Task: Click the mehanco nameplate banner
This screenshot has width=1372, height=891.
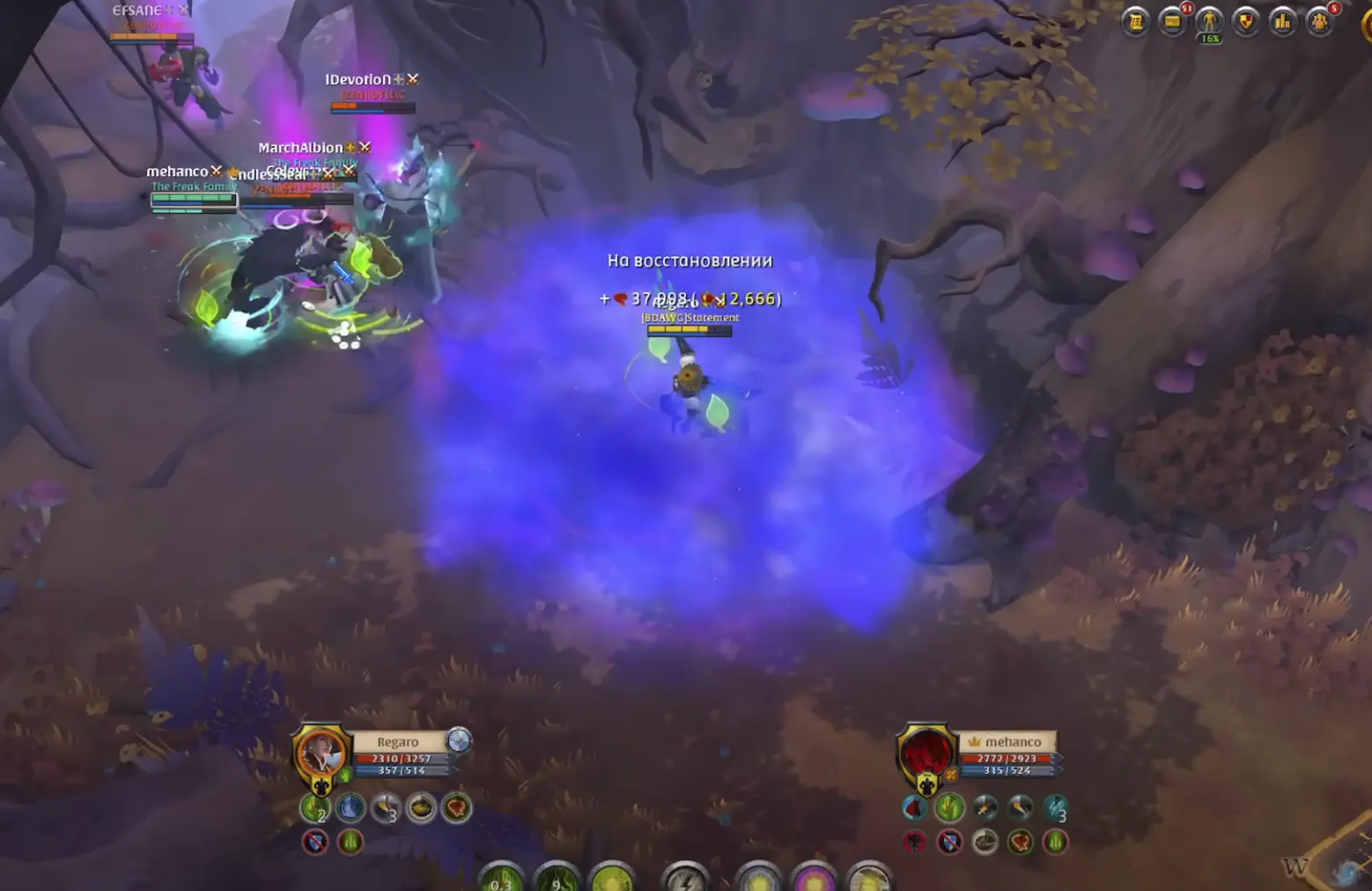Action: click(1008, 741)
